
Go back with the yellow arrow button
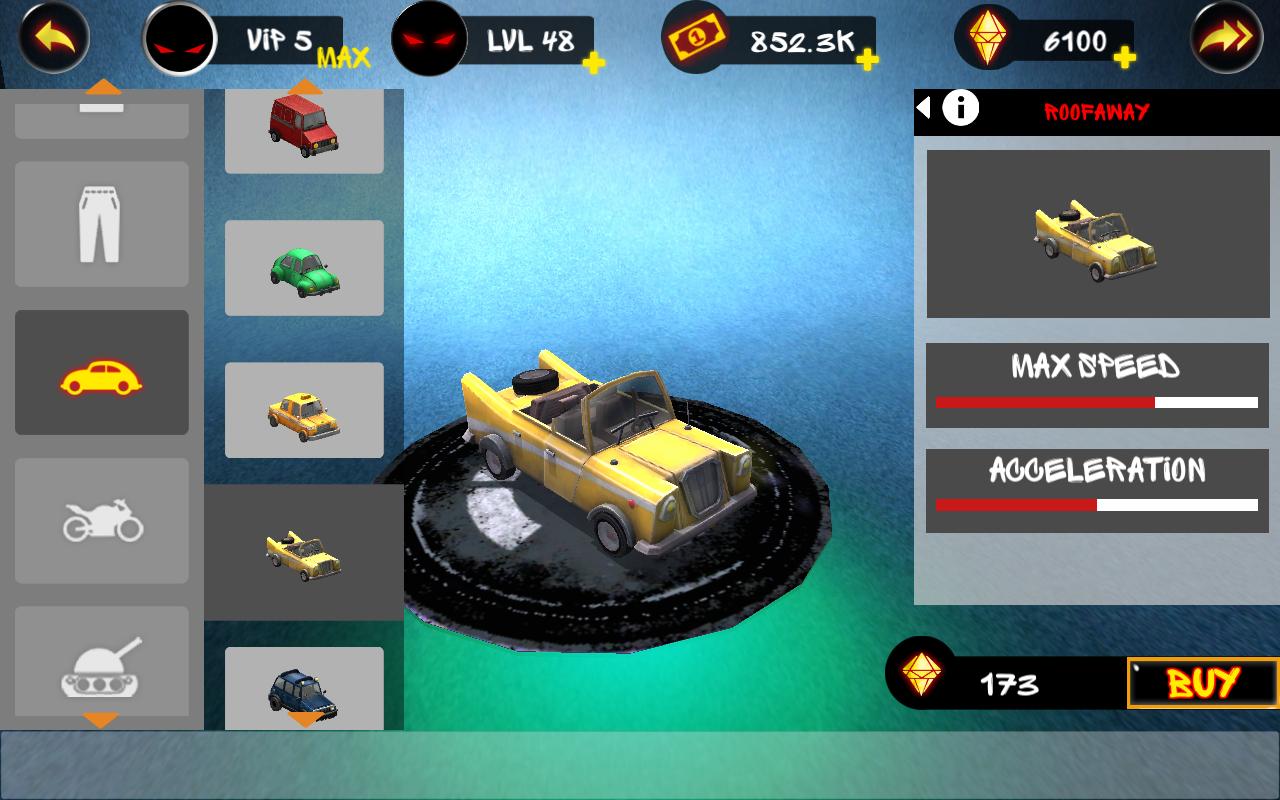coord(54,38)
